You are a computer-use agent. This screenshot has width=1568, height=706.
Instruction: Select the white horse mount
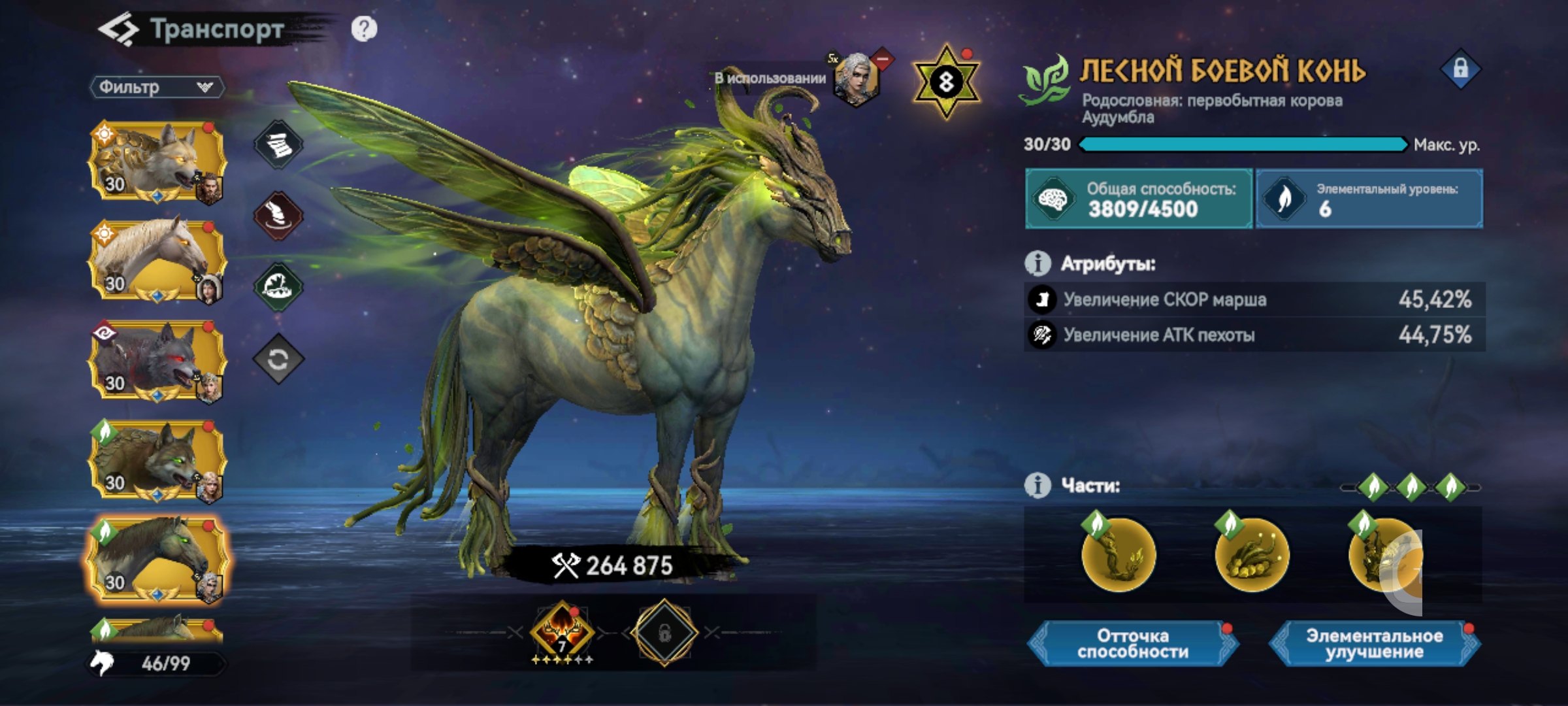157,260
